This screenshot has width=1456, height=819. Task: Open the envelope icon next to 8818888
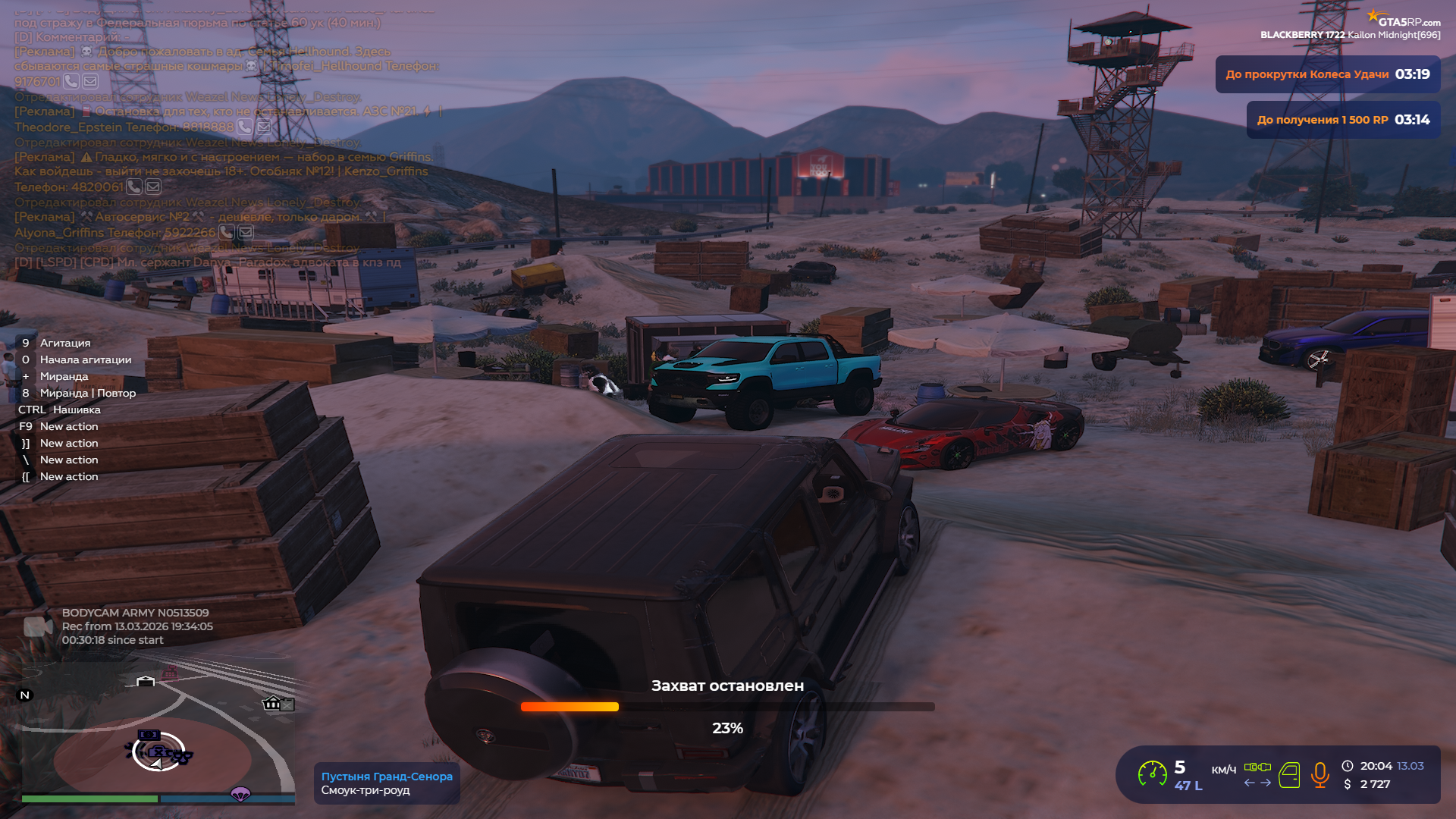click(x=264, y=127)
